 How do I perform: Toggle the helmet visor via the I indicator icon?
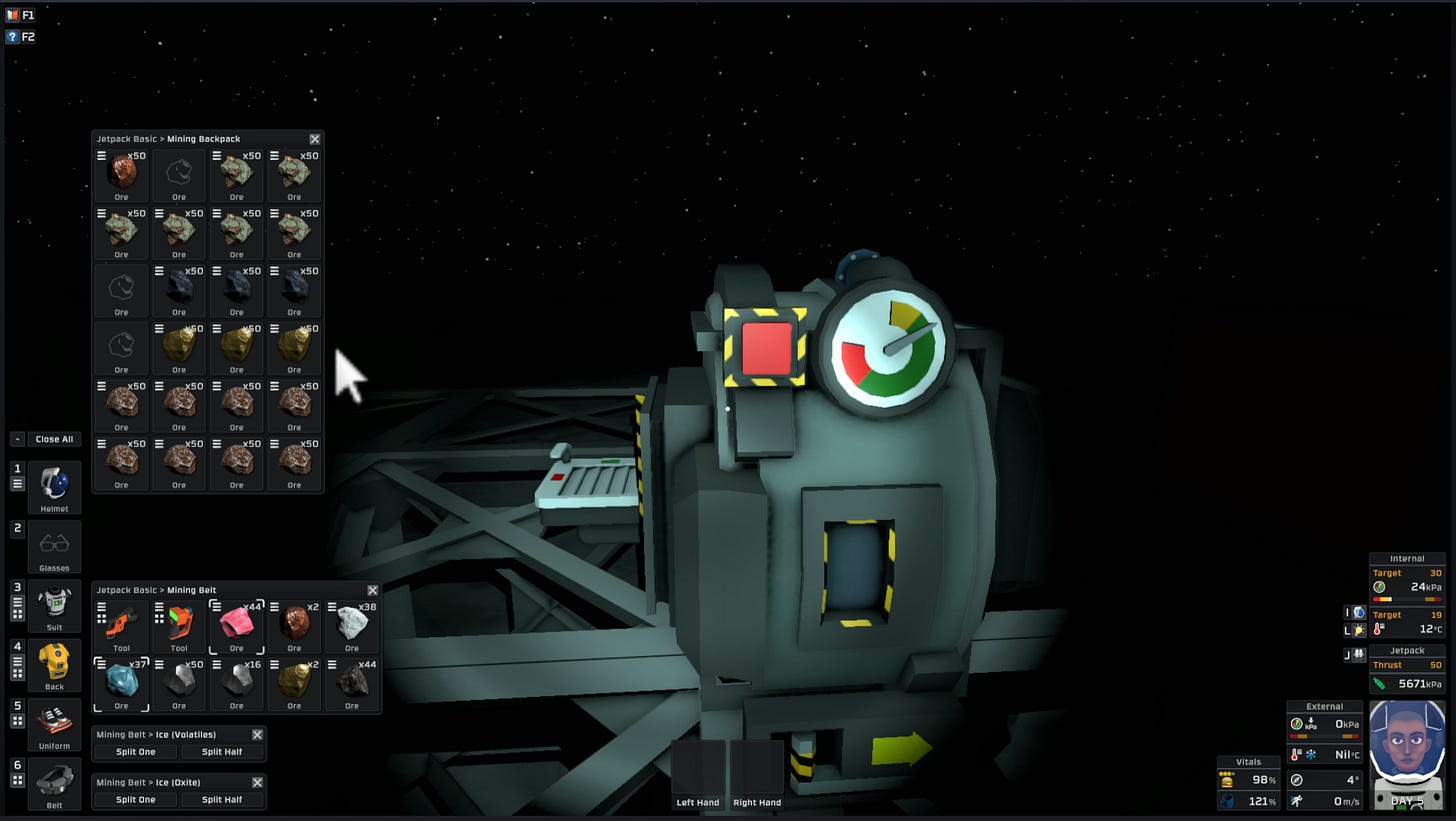tap(1358, 612)
